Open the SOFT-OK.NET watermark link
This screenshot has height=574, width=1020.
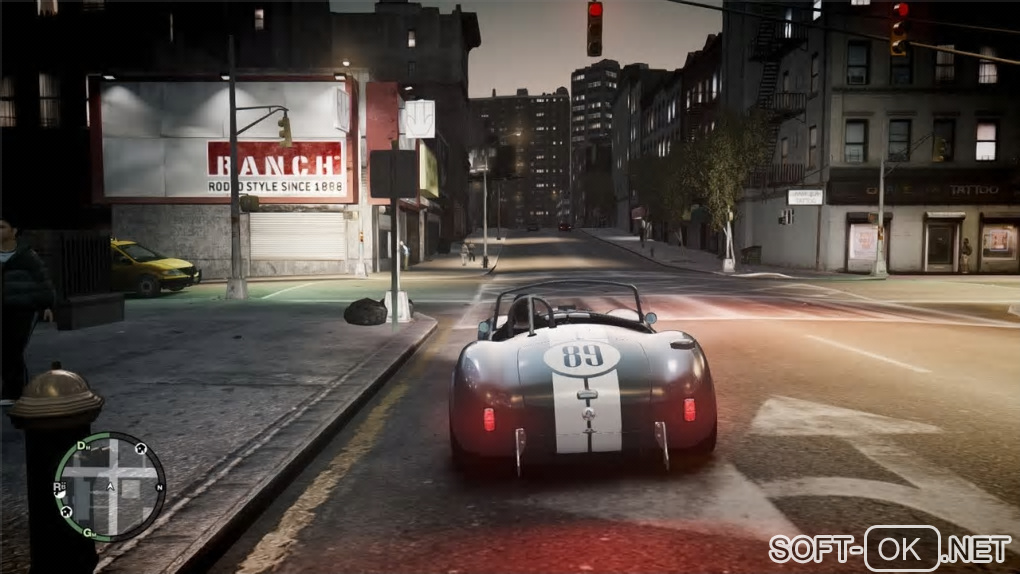(x=889, y=548)
